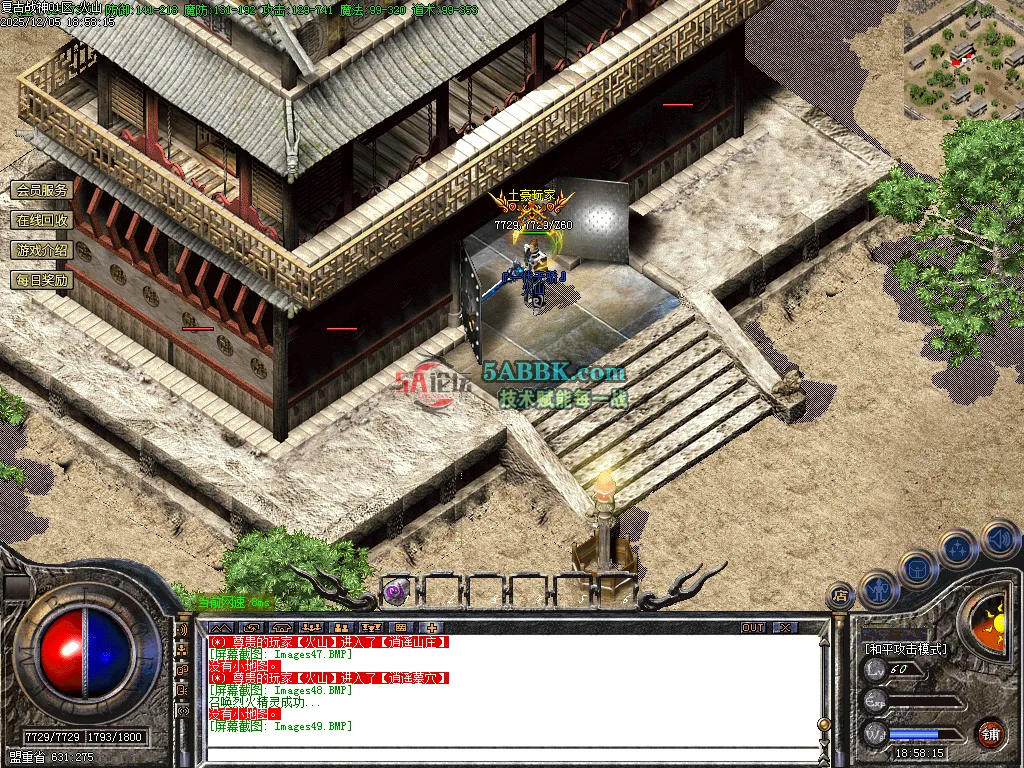Screen dimensions: 1024x768
Task: Close the game with the X button
Action: 786,627
